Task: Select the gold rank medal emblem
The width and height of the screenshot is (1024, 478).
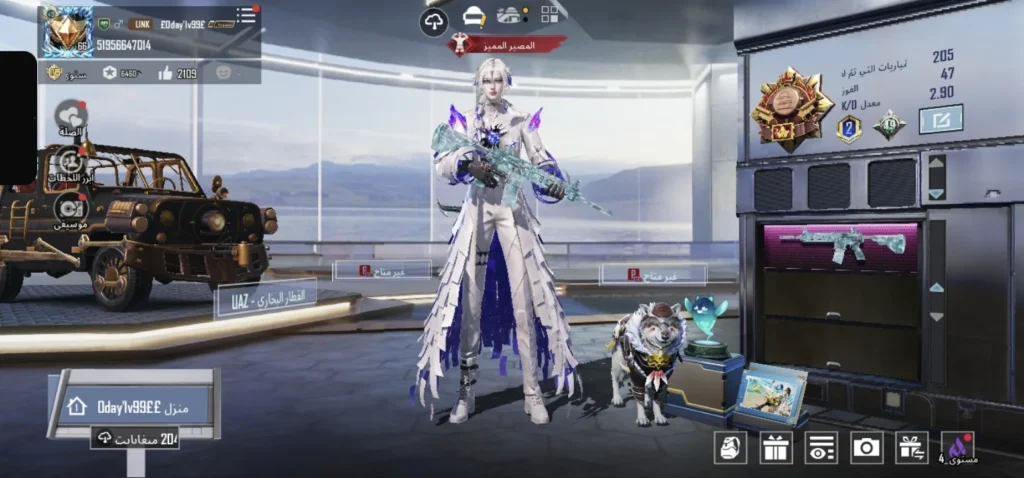Action: coord(793,115)
